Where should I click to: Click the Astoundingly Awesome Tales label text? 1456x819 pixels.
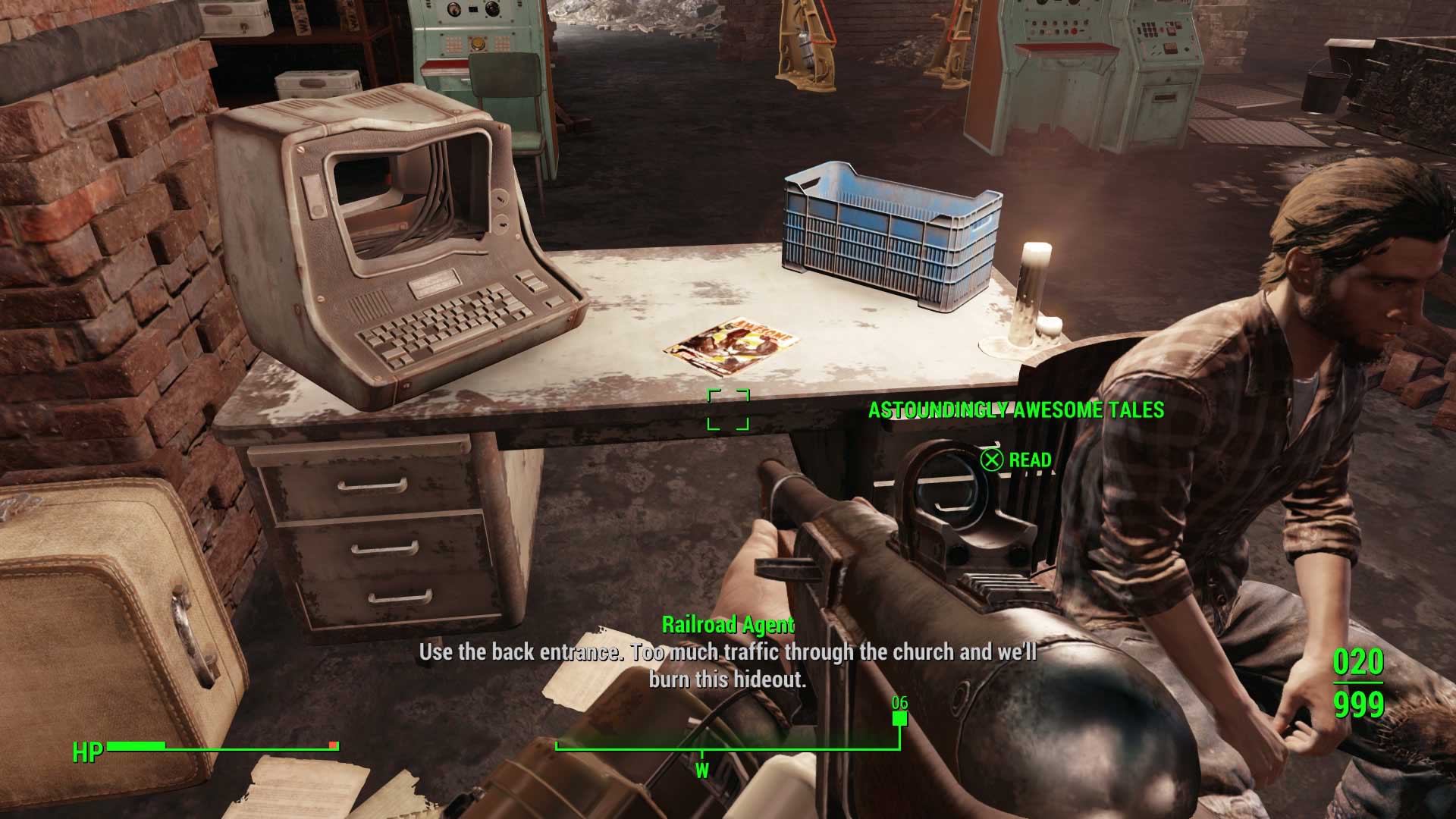point(1015,409)
